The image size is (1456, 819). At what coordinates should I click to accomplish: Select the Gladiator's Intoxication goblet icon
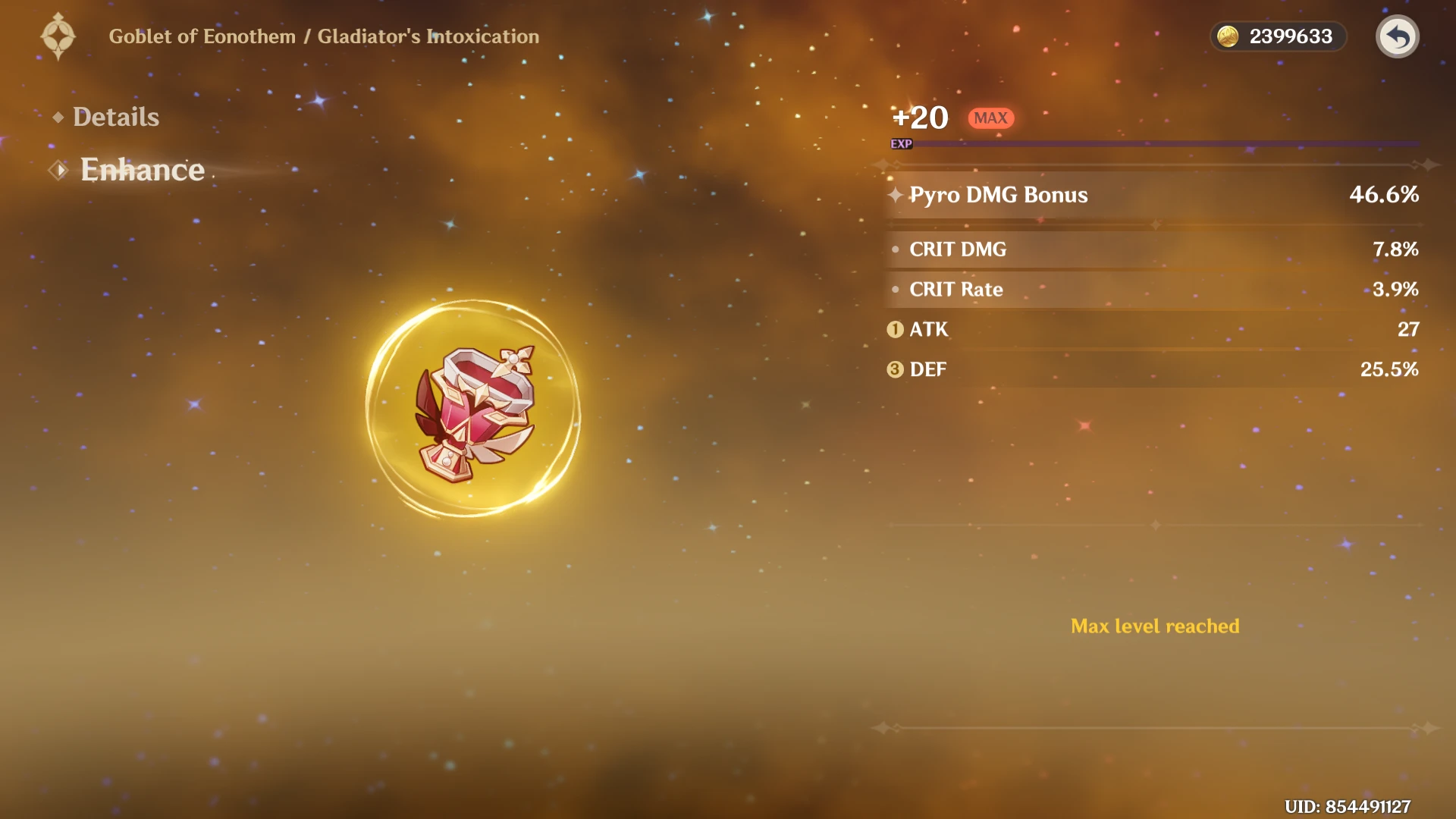click(473, 410)
